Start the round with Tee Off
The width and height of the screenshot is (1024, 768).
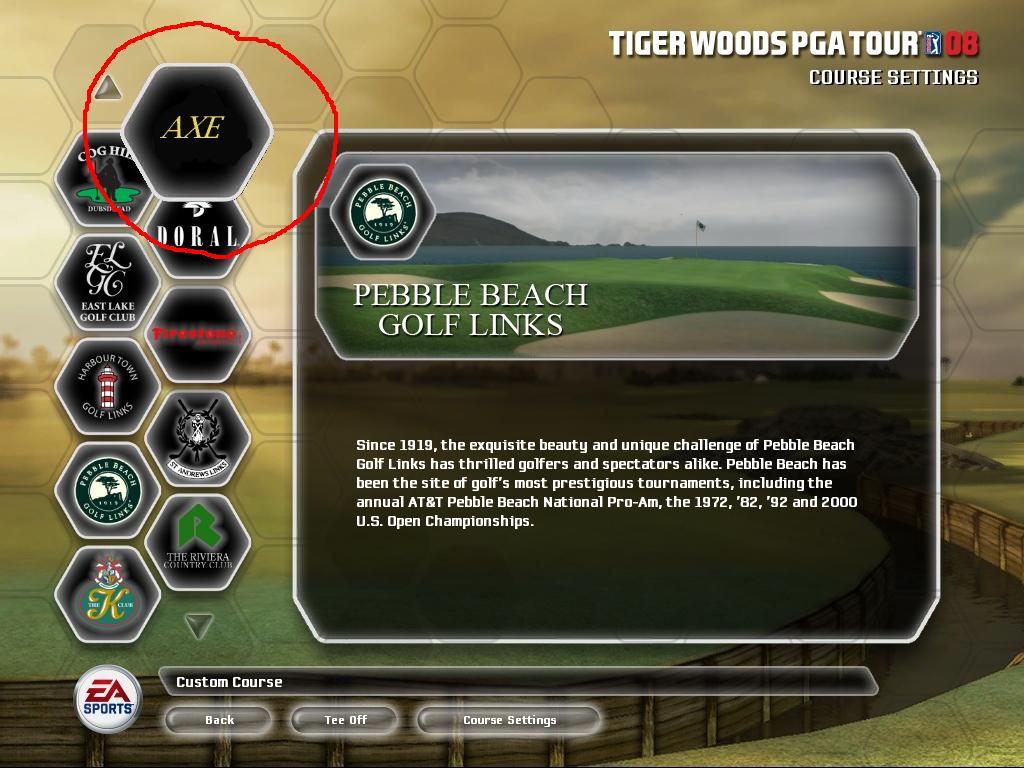click(x=346, y=720)
